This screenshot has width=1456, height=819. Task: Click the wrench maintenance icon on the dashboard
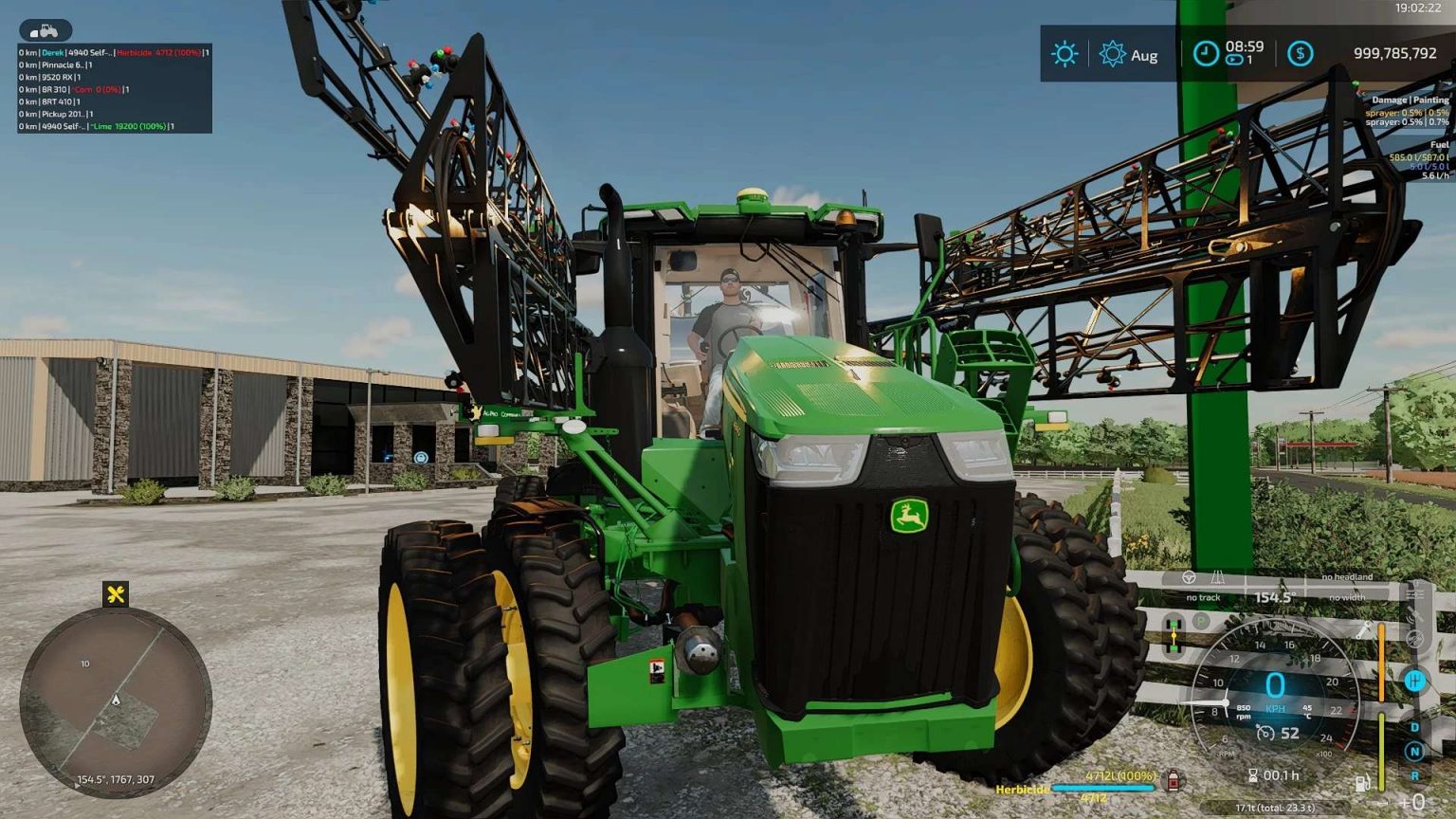tap(1364, 629)
